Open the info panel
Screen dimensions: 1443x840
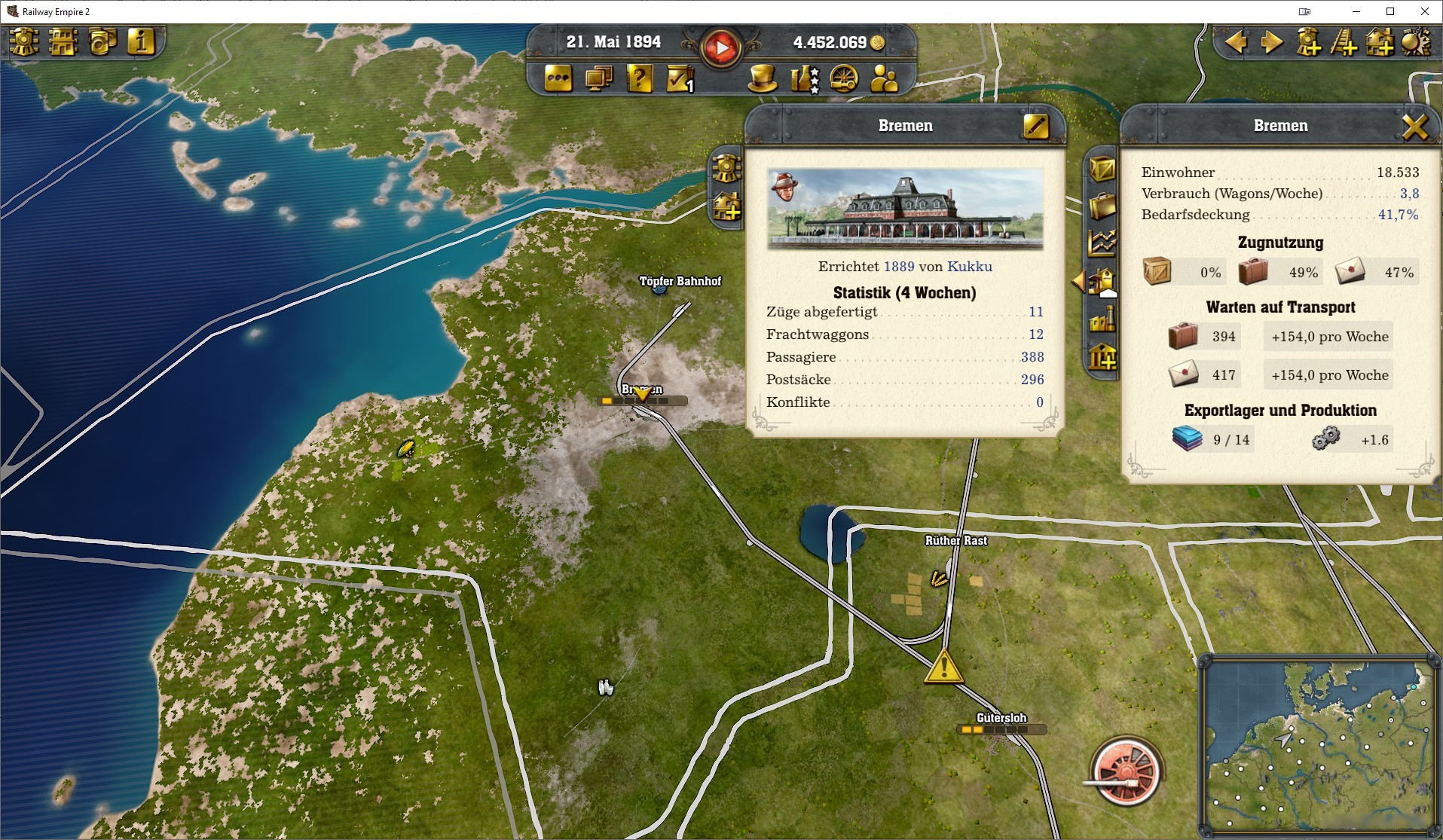(140, 43)
